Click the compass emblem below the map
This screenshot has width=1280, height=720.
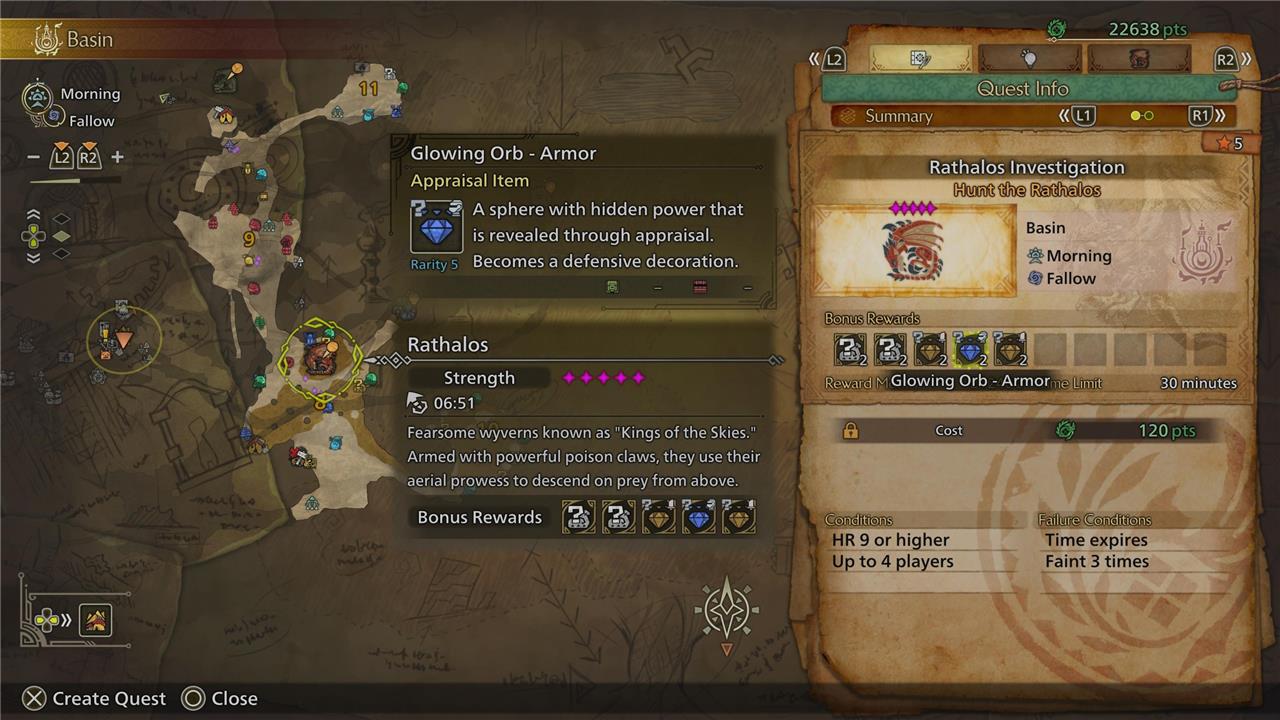pyautogui.click(x=727, y=609)
